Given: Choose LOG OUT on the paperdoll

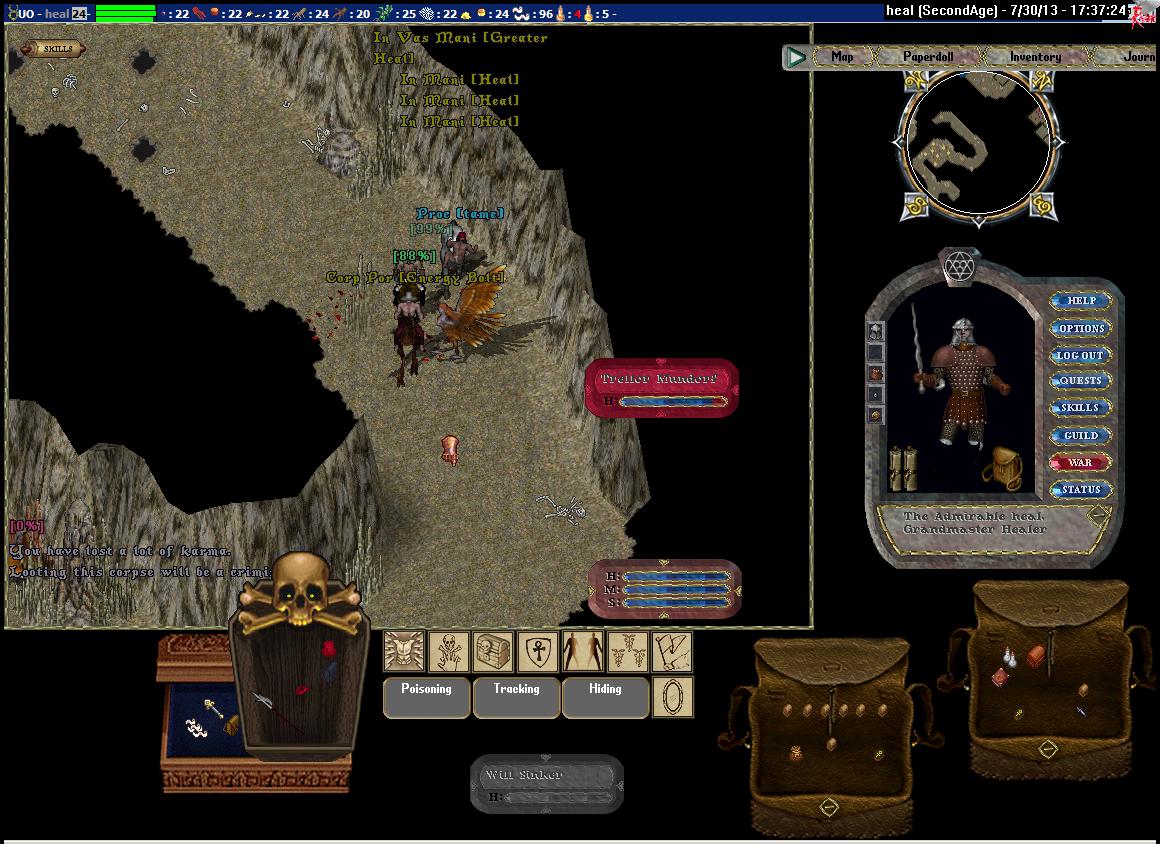Looking at the screenshot, I should [1081, 355].
